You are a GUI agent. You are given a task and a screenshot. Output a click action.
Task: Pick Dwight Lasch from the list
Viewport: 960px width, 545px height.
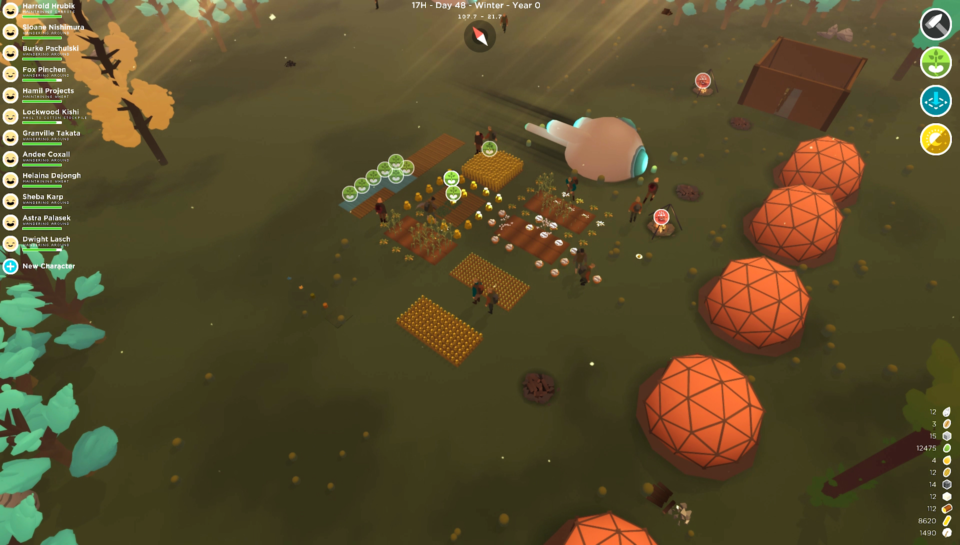[46, 239]
